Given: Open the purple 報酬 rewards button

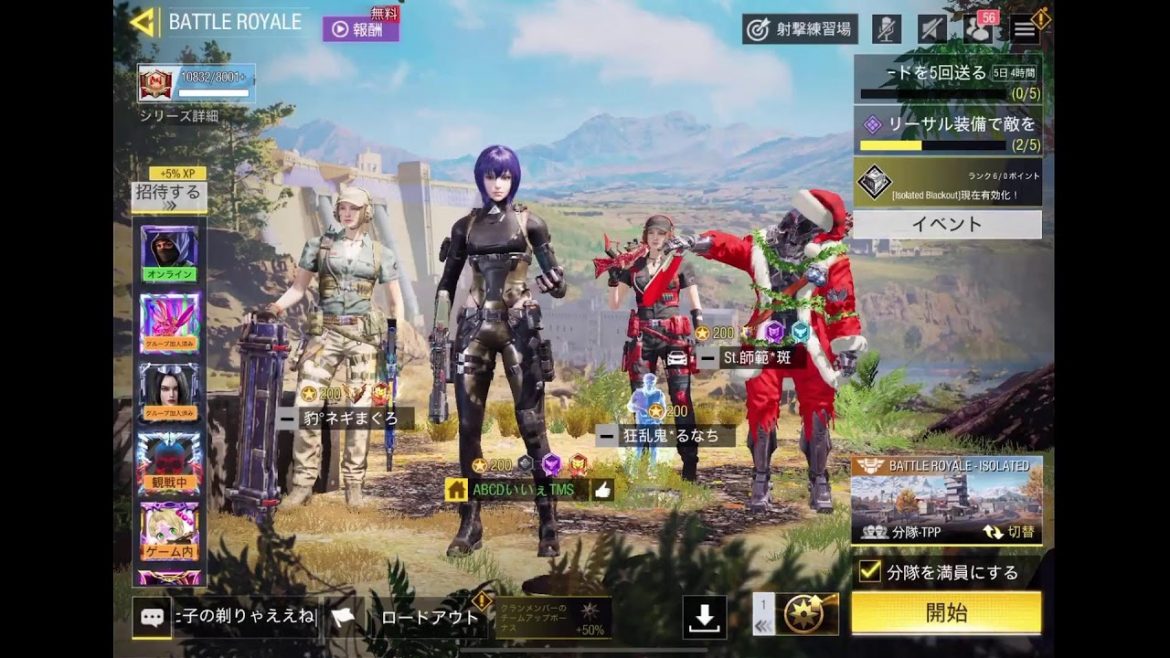Looking at the screenshot, I should click(x=360, y=29).
